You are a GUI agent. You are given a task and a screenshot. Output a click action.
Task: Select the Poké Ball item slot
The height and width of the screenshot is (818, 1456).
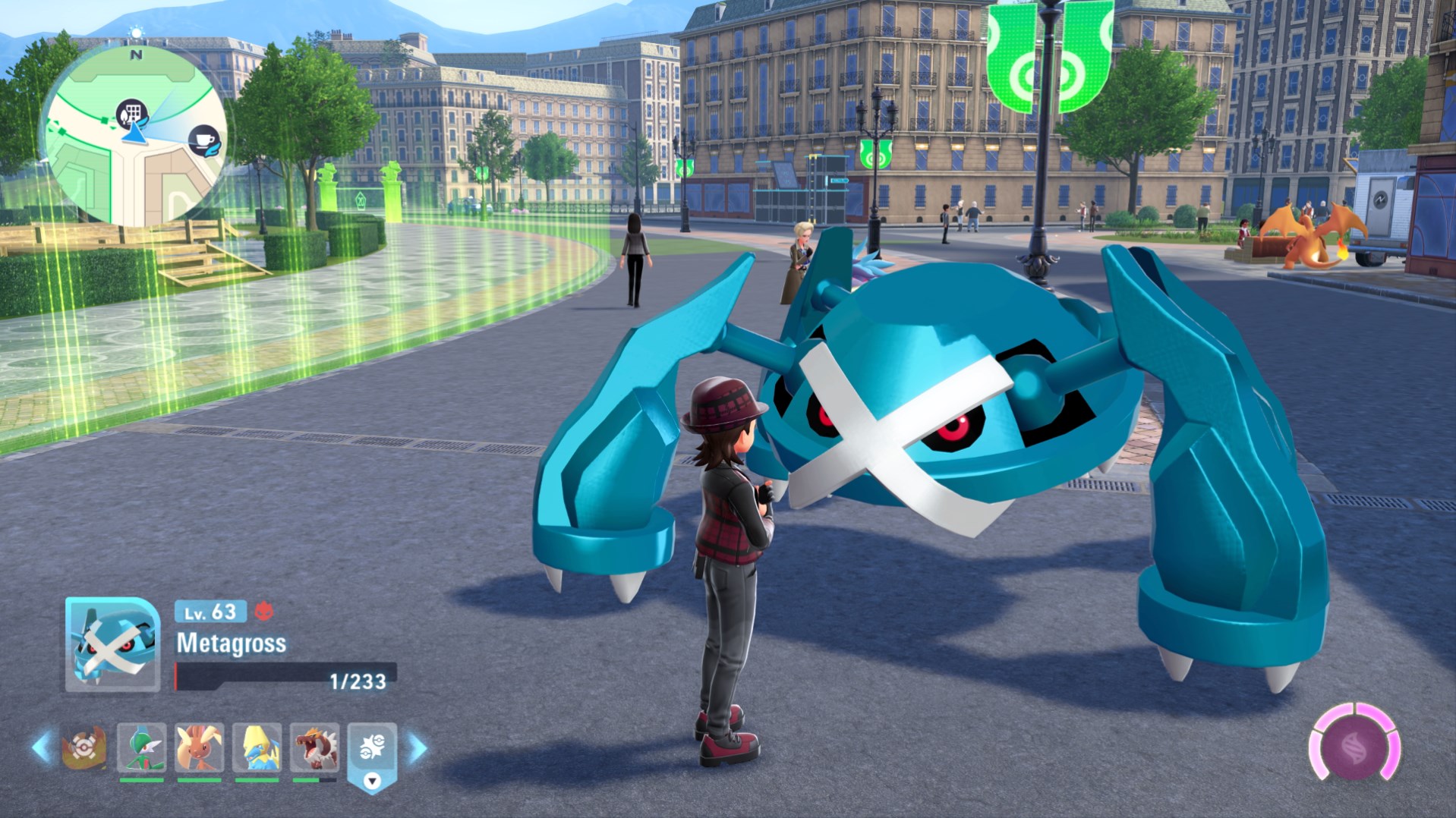(x=83, y=748)
